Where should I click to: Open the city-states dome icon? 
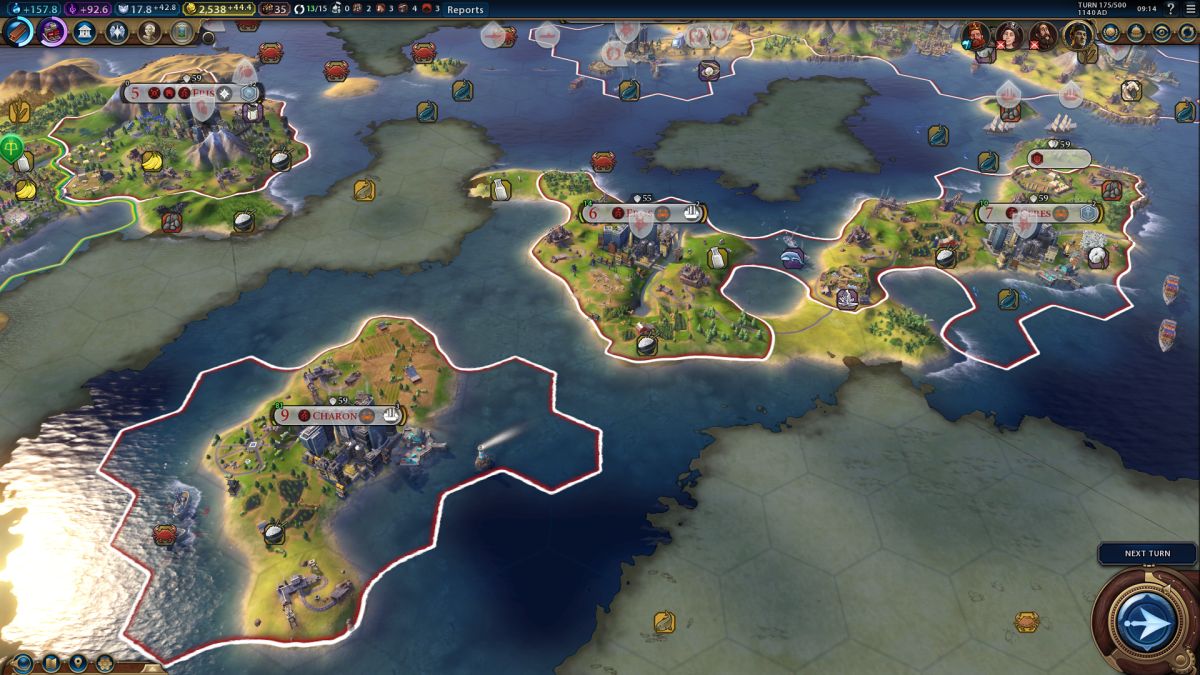click(1136, 32)
